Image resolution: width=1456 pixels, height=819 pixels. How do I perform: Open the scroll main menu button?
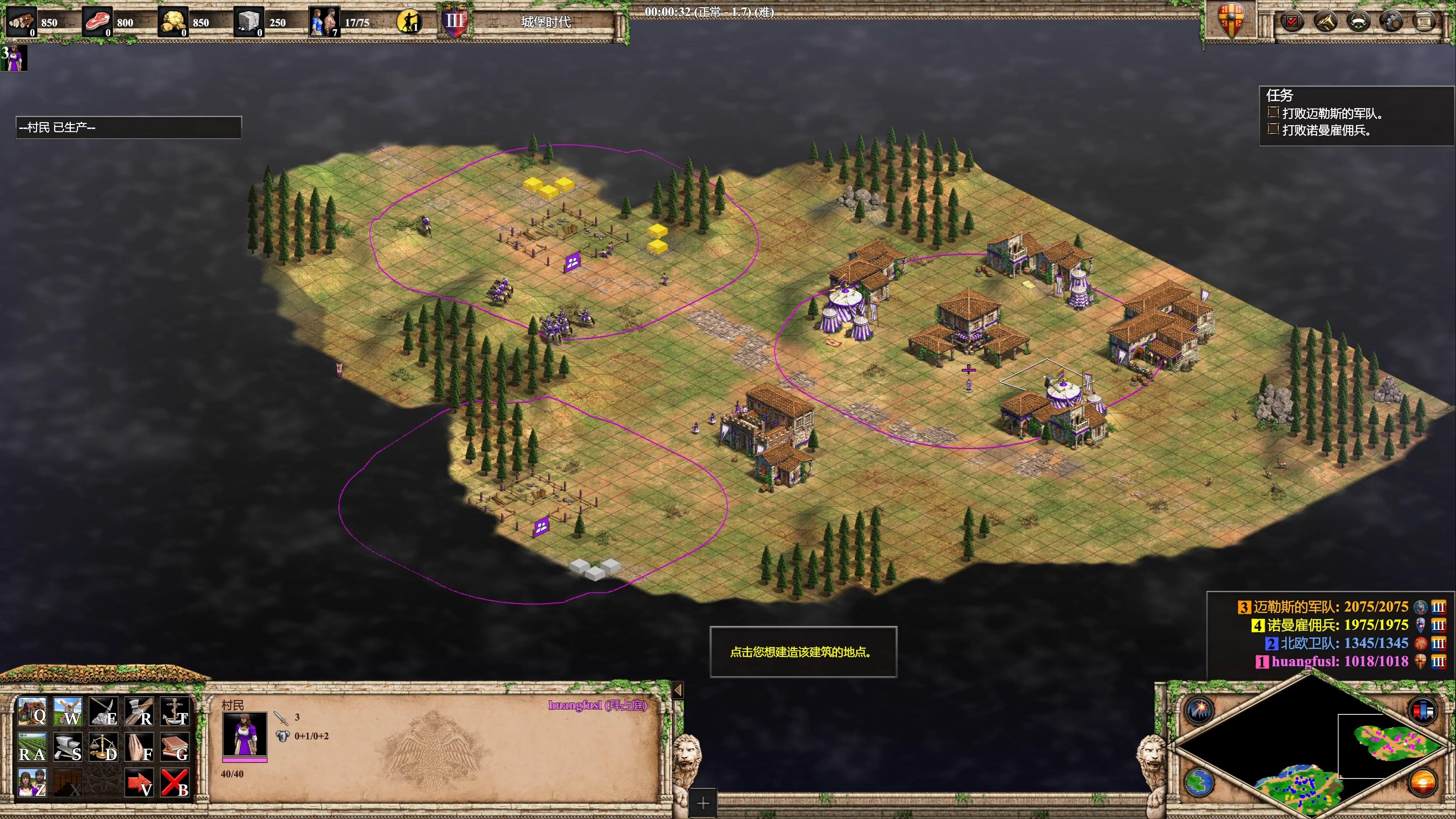[1425, 22]
